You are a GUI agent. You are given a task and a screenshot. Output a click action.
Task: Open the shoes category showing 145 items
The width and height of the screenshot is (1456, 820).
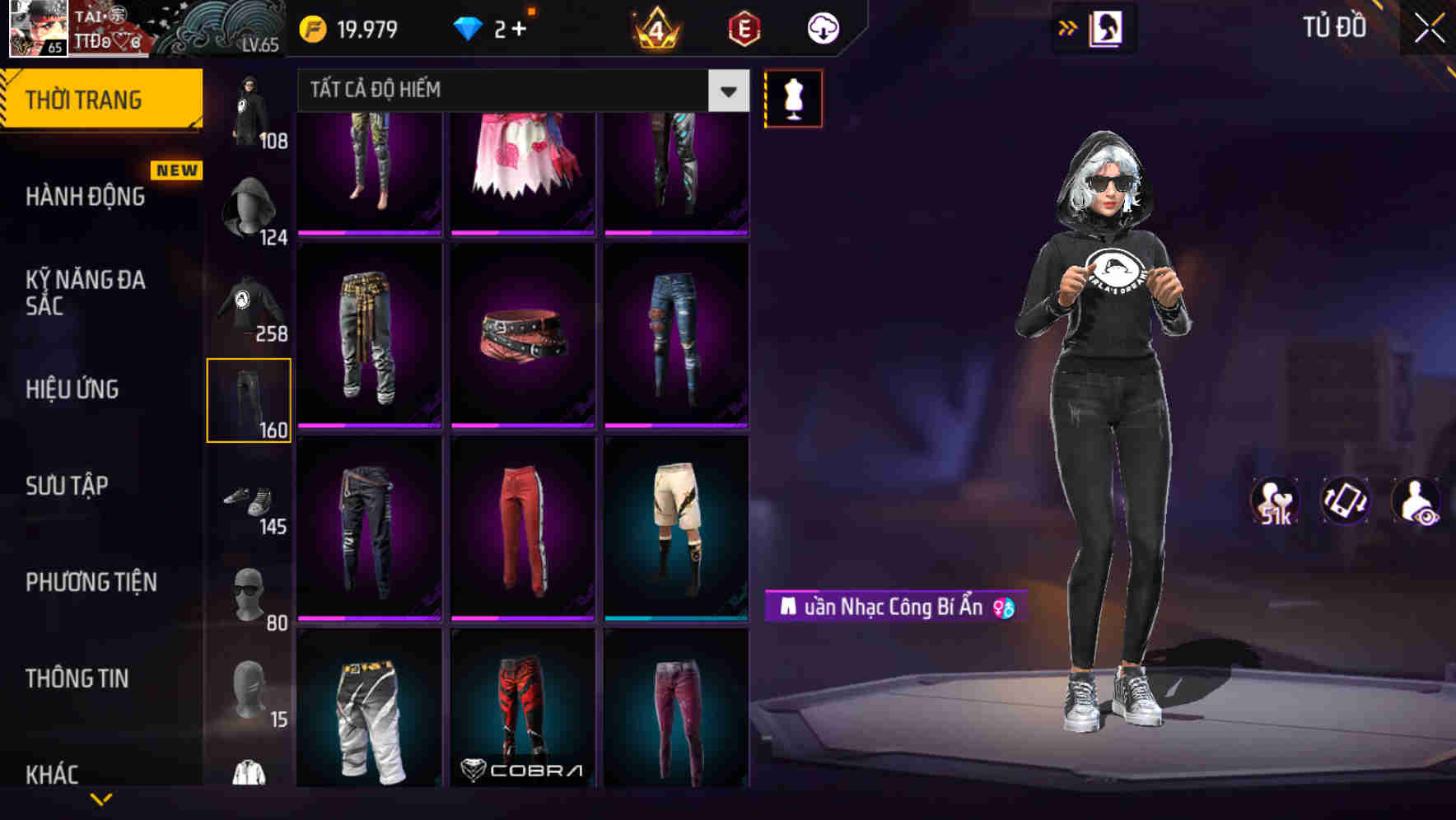[x=250, y=498]
